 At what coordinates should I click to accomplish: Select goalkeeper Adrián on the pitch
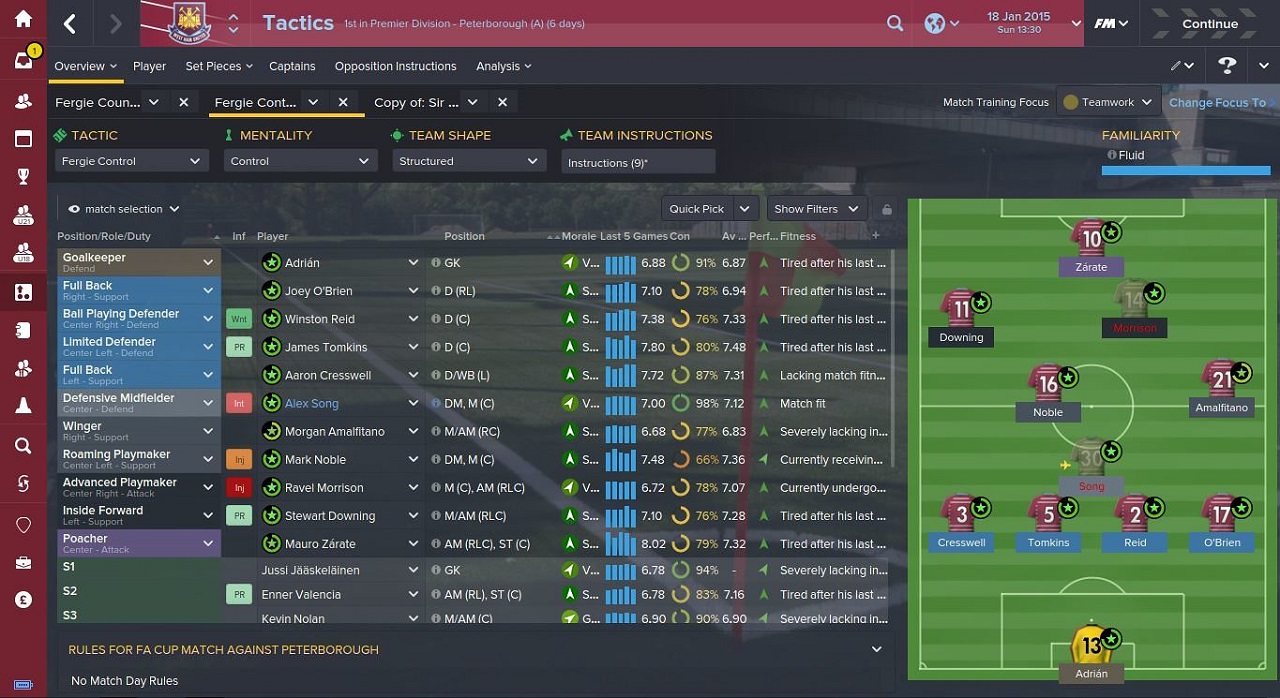pyautogui.click(x=1090, y=645)
